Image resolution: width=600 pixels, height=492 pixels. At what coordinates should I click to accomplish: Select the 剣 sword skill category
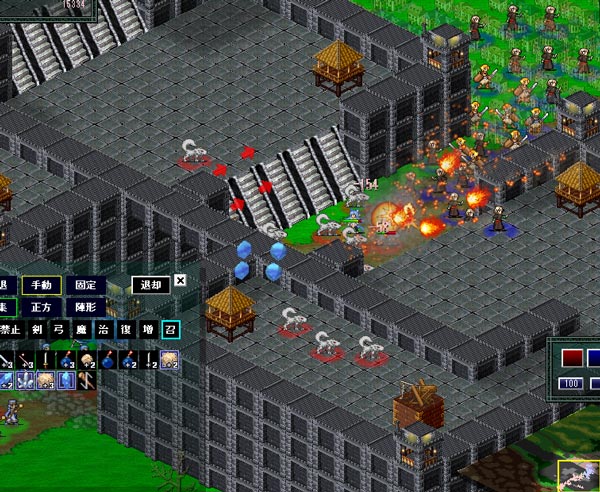37,331
